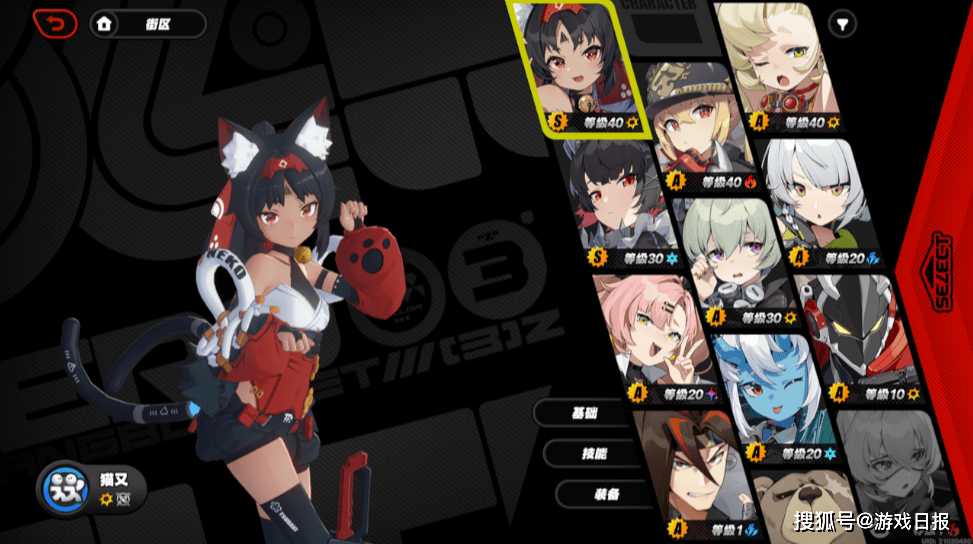Screen dimensions: 973x544
Task: Open the character filter funnel icon
Action: [843, 23]
